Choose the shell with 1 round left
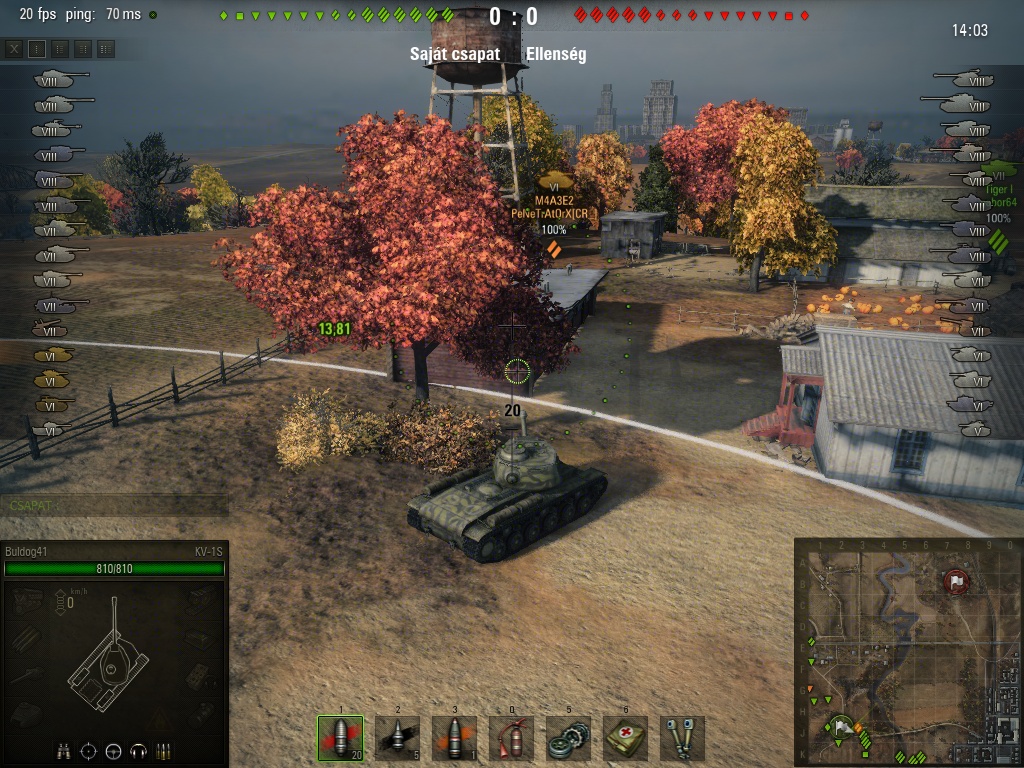The width and height of the screenshot is (1024, 768). coord(454,738)
